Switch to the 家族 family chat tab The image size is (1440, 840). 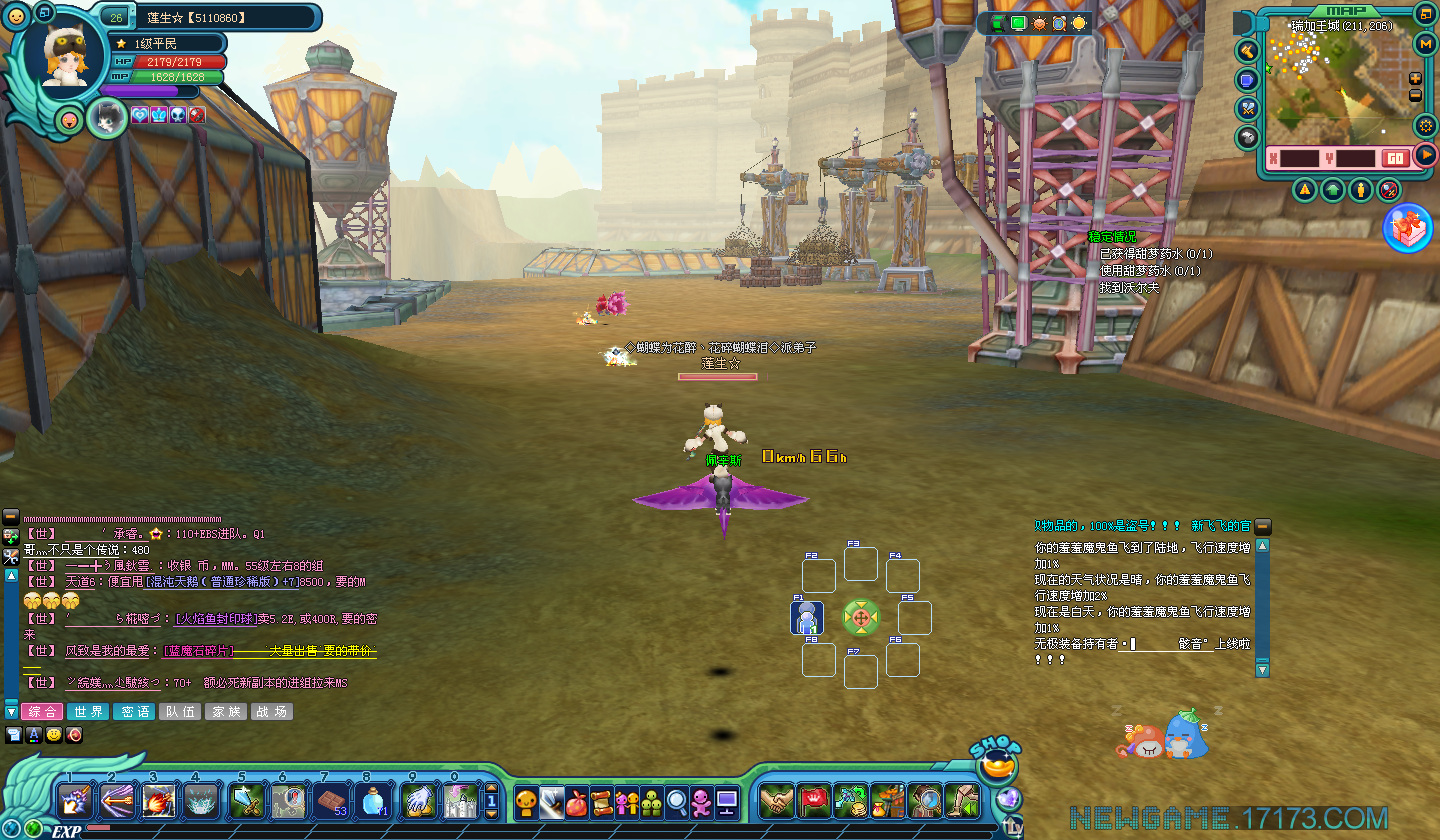click(x=226, y=711)
